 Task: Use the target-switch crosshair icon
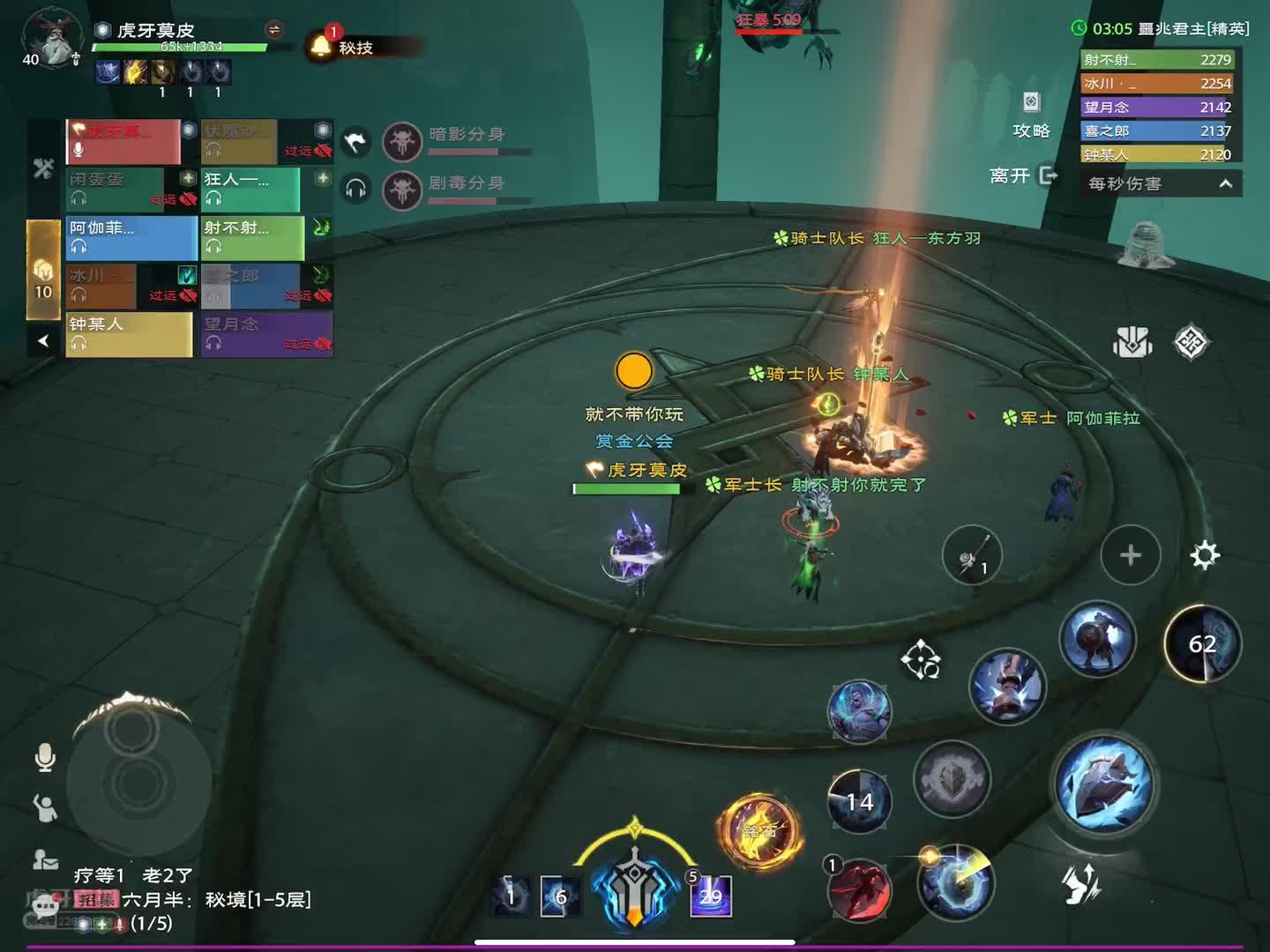click(920, 660)
